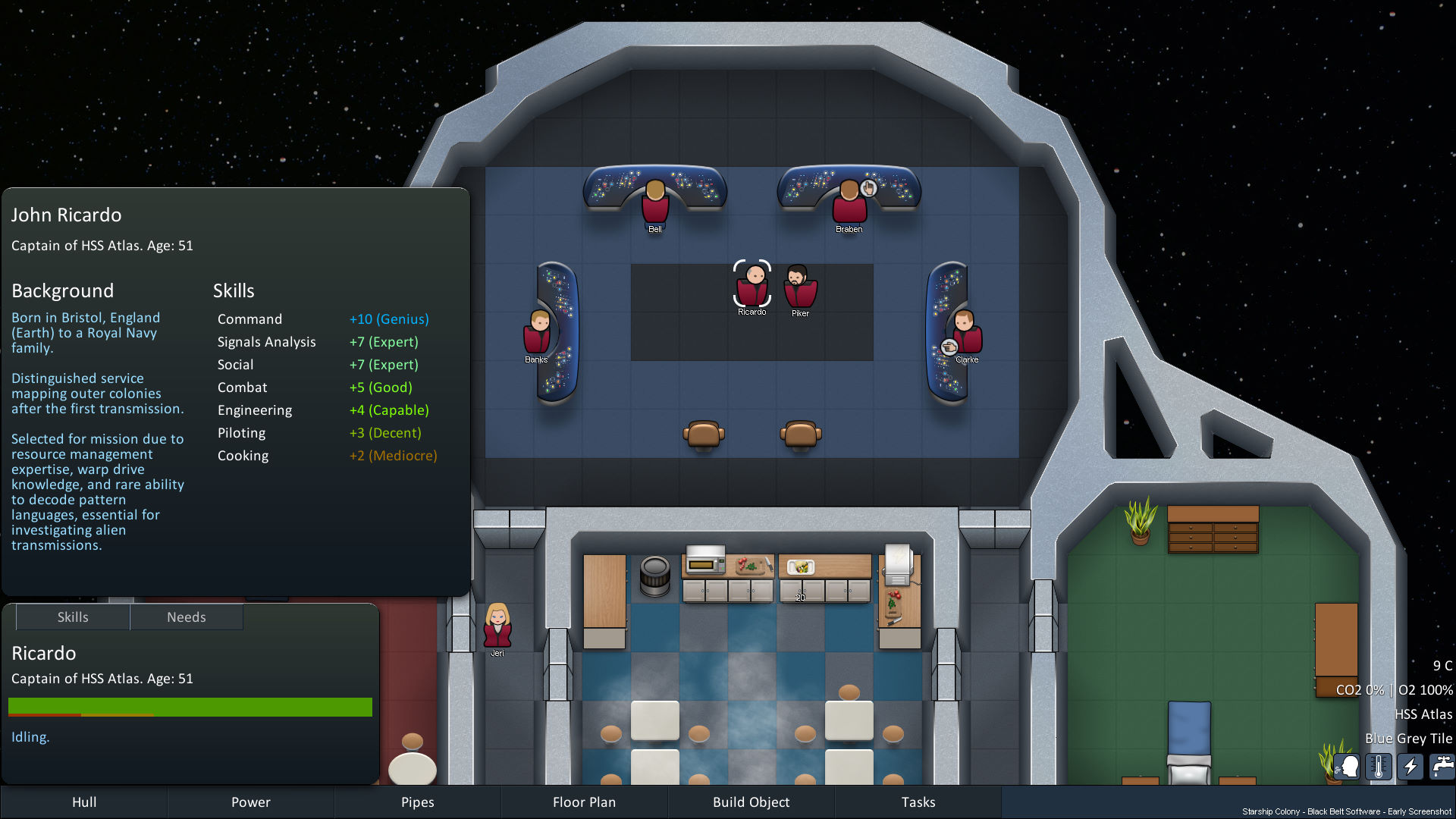Open the Hull build menu
This screenshot has height=819, width=1456.
83,802
